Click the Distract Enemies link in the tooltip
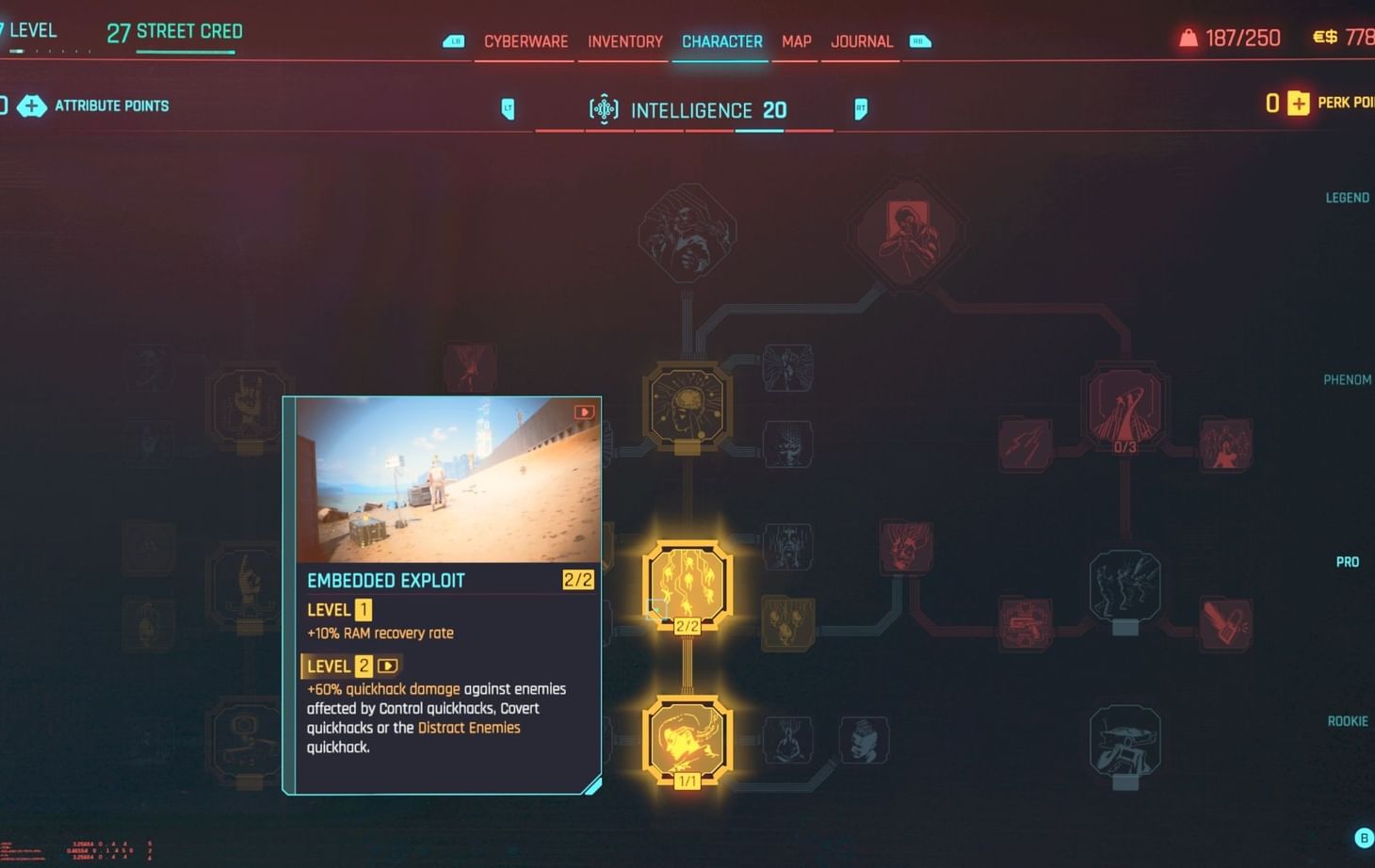 click(468, 728)
